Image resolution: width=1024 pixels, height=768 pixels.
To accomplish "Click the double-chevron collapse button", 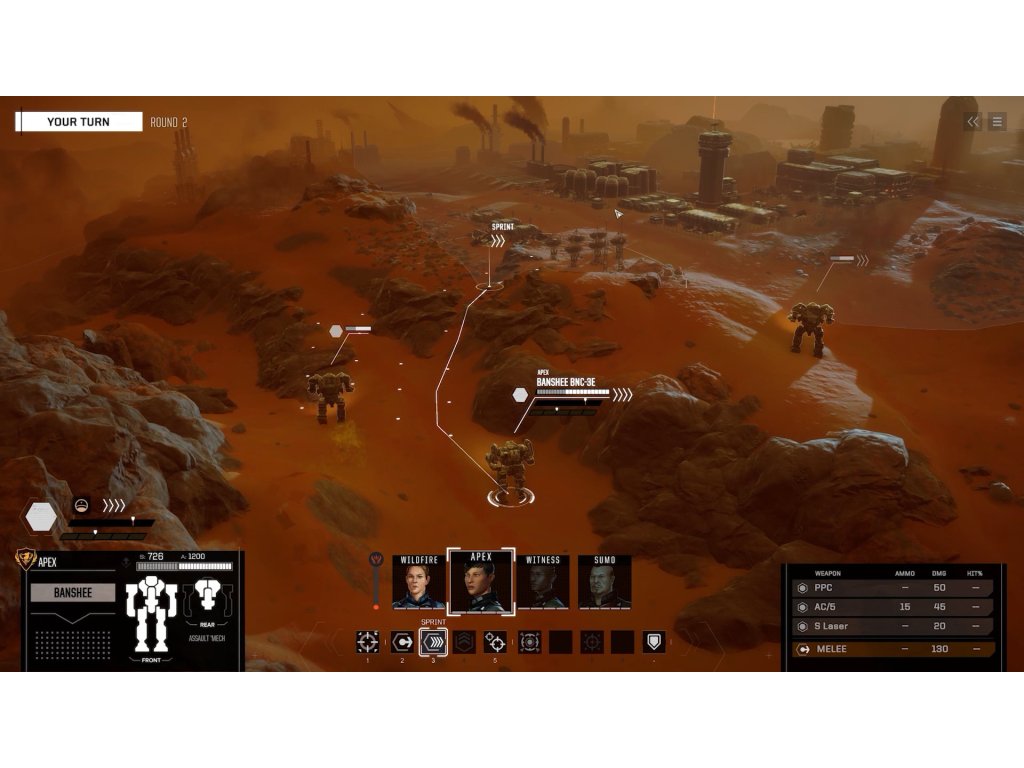I will [972, 122].
